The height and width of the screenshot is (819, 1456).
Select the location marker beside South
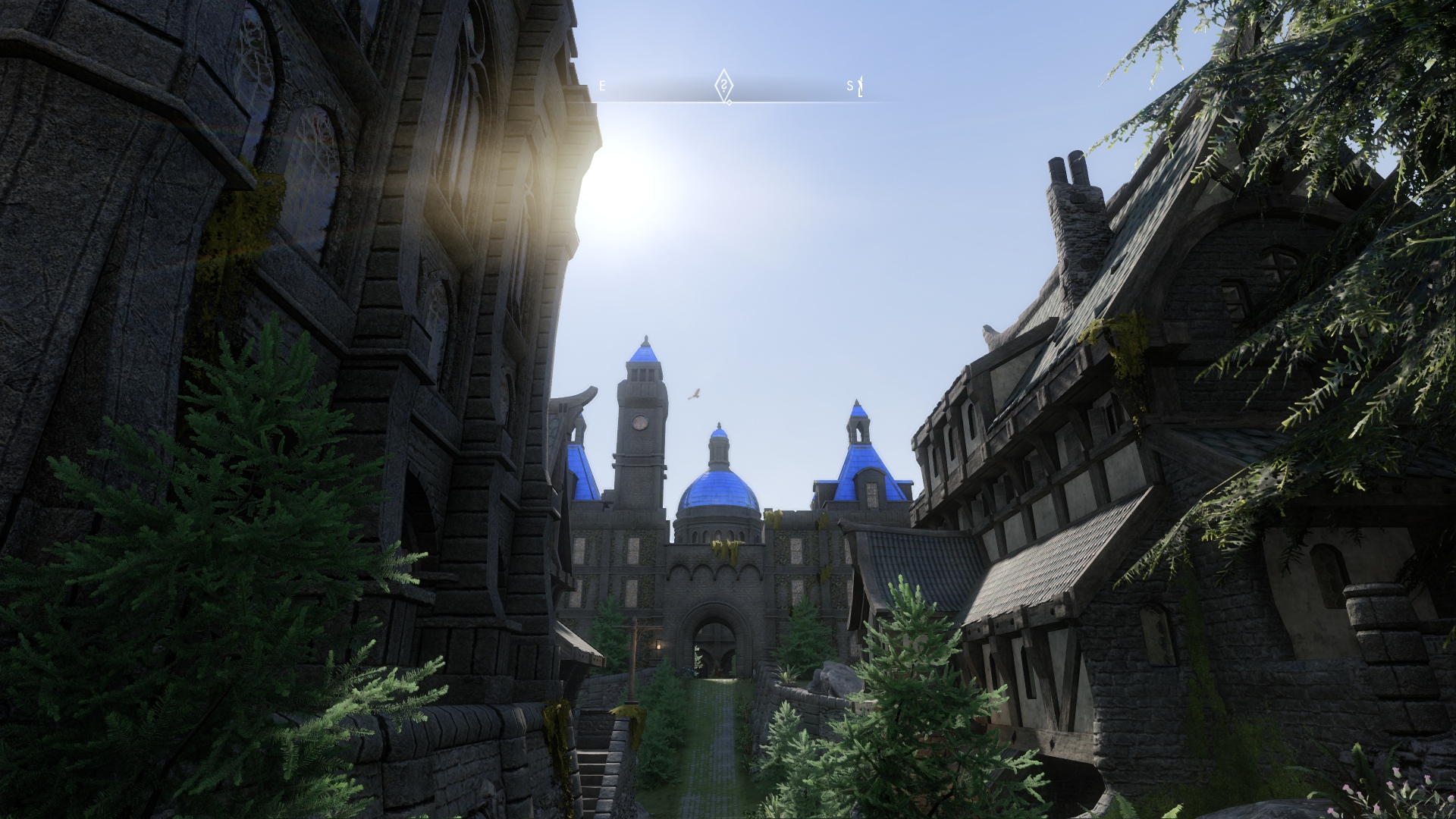[x=860, y=87]
